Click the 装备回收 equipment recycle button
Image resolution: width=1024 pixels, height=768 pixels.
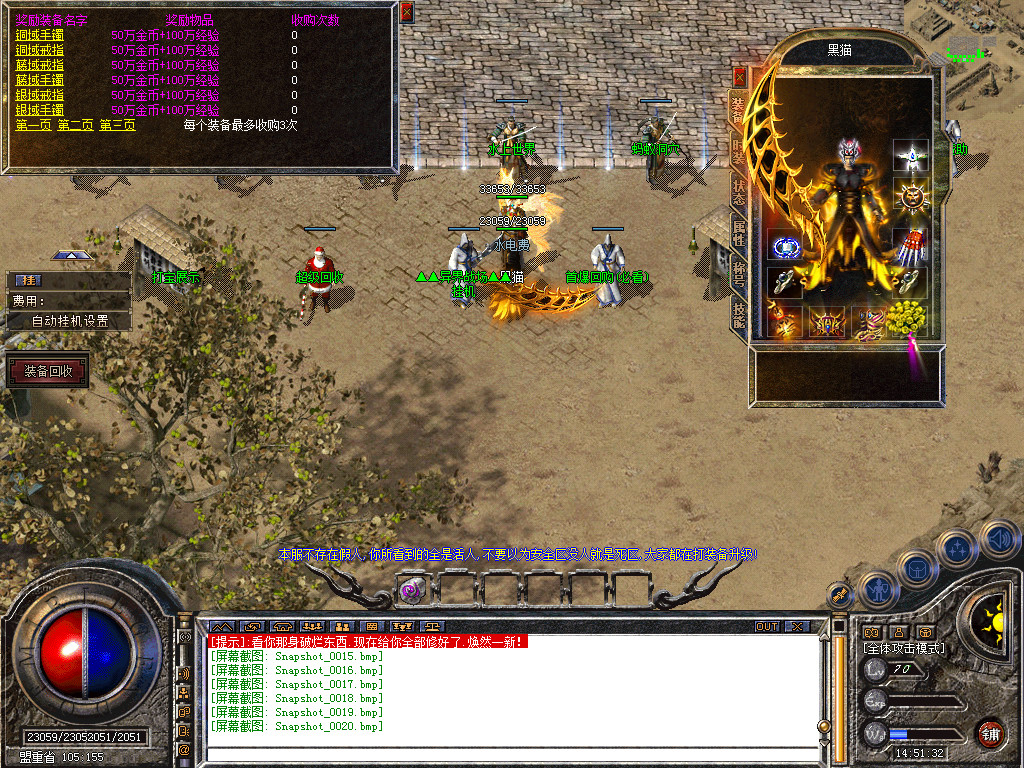[x=48, y=372]
